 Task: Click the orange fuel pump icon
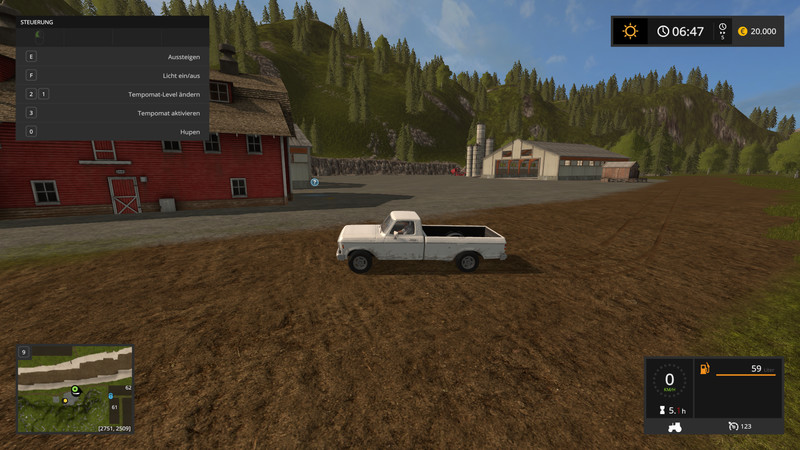(705, 369)
